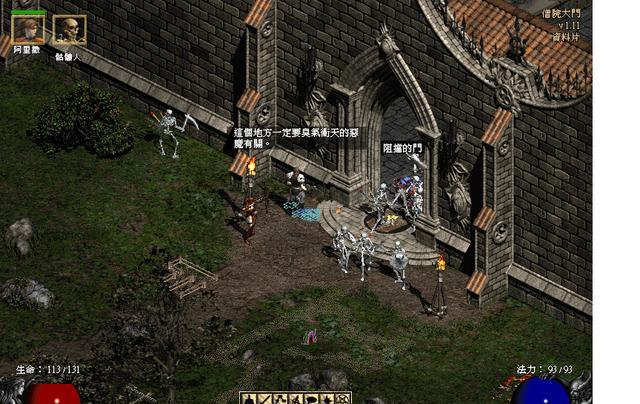The image size is (640, 404).
Task: Open the character sheet silhouette button
Action: pos(248,398)
